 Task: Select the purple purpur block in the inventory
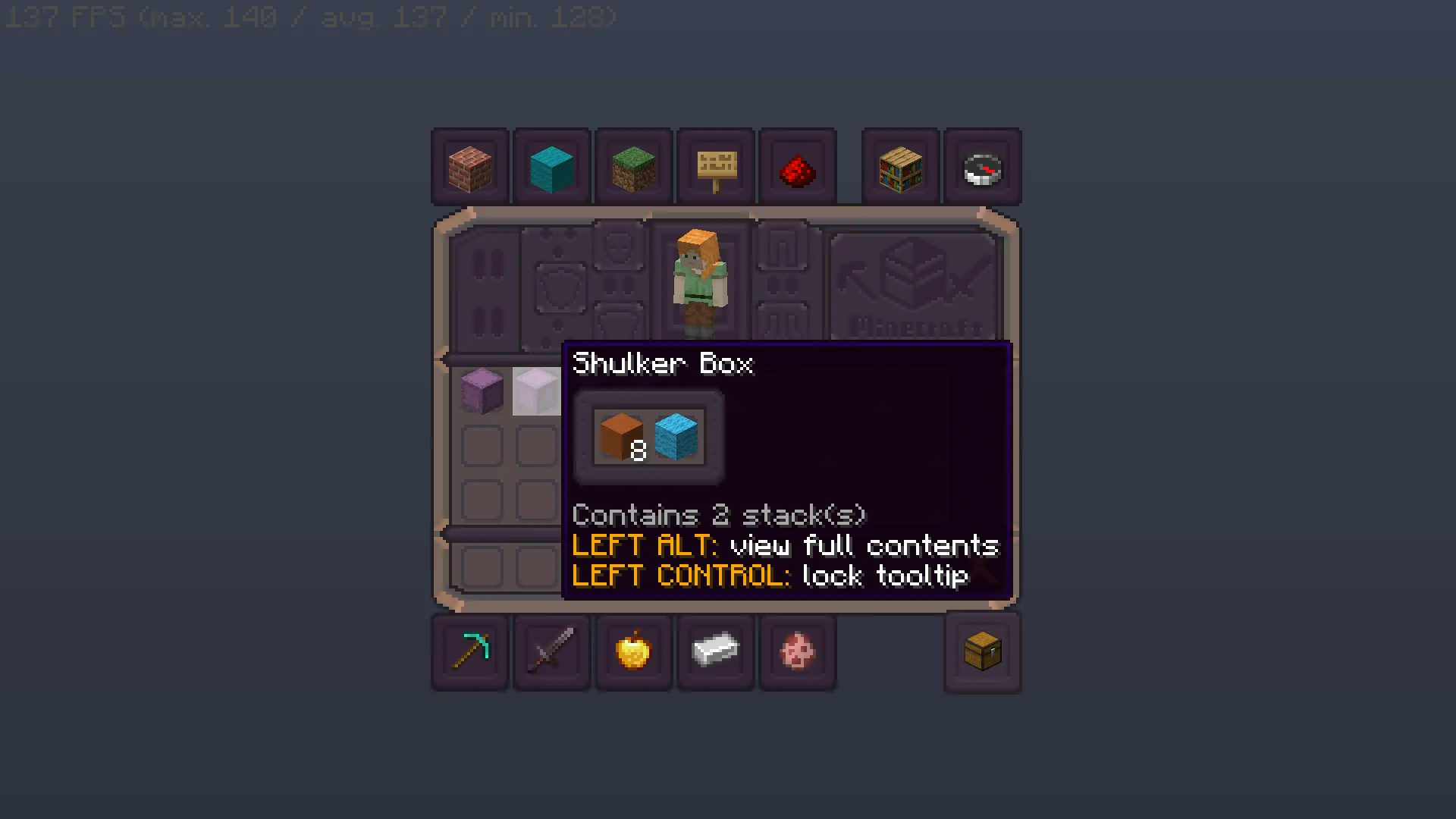point(481,391)
